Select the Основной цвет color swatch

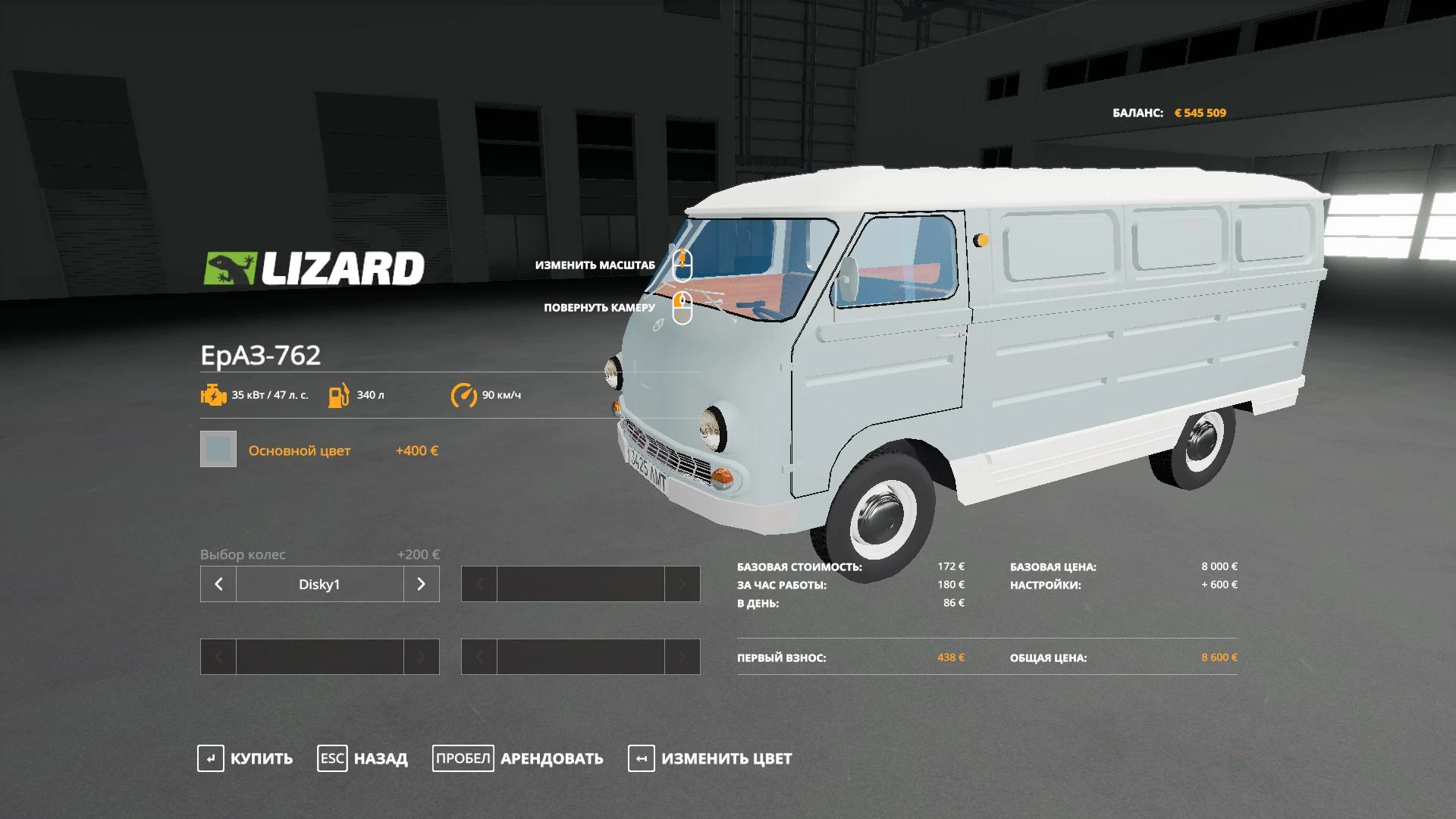coord(218,450)
